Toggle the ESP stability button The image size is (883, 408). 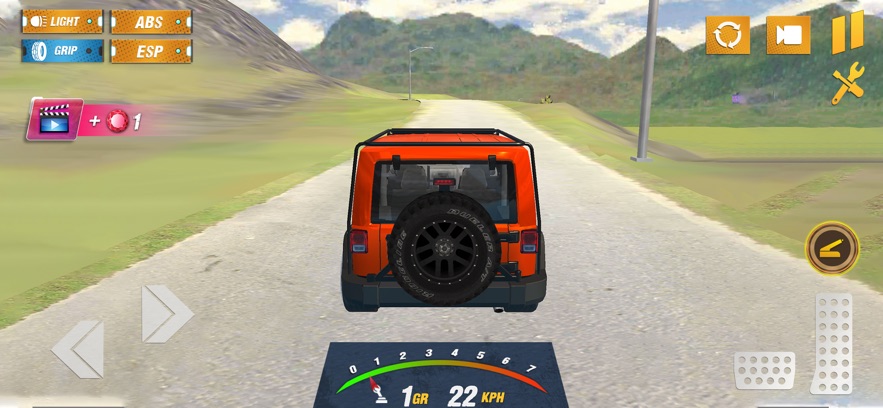150,50
